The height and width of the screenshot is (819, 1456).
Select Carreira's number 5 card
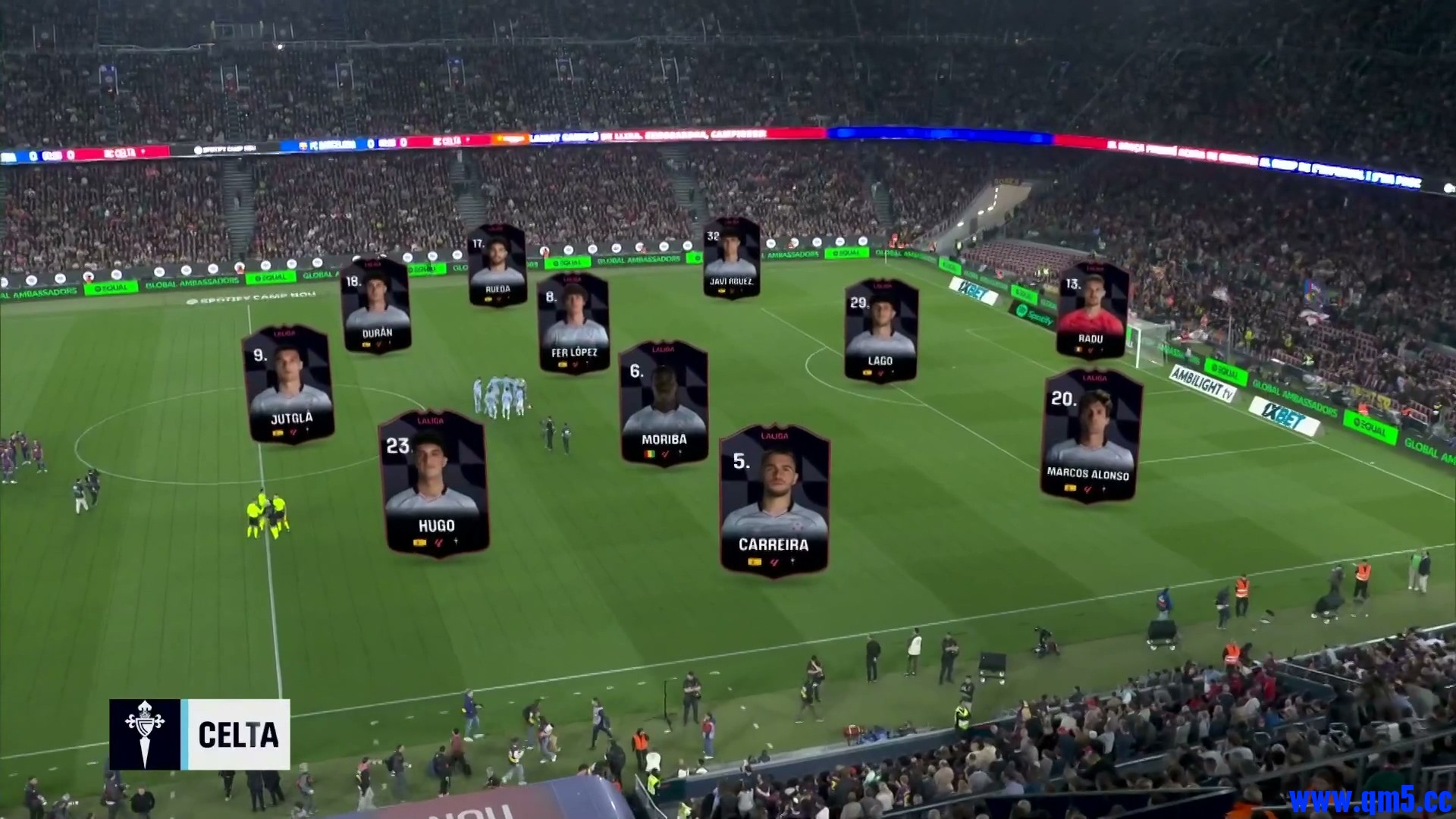click(773, 500)
